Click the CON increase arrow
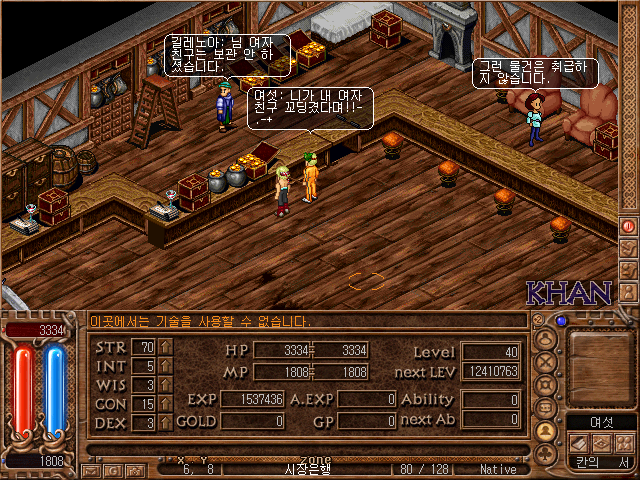640x480 pixels. 166,404
